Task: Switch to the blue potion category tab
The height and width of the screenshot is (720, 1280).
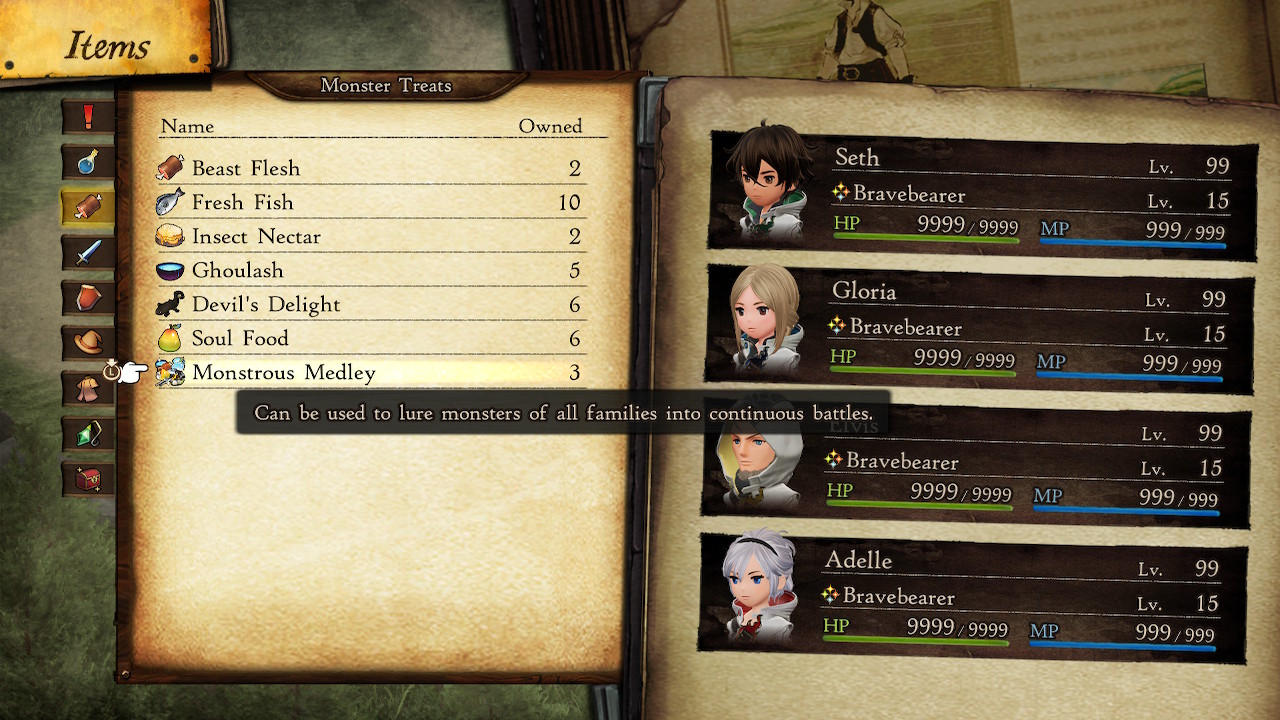Action: [88, 161]
